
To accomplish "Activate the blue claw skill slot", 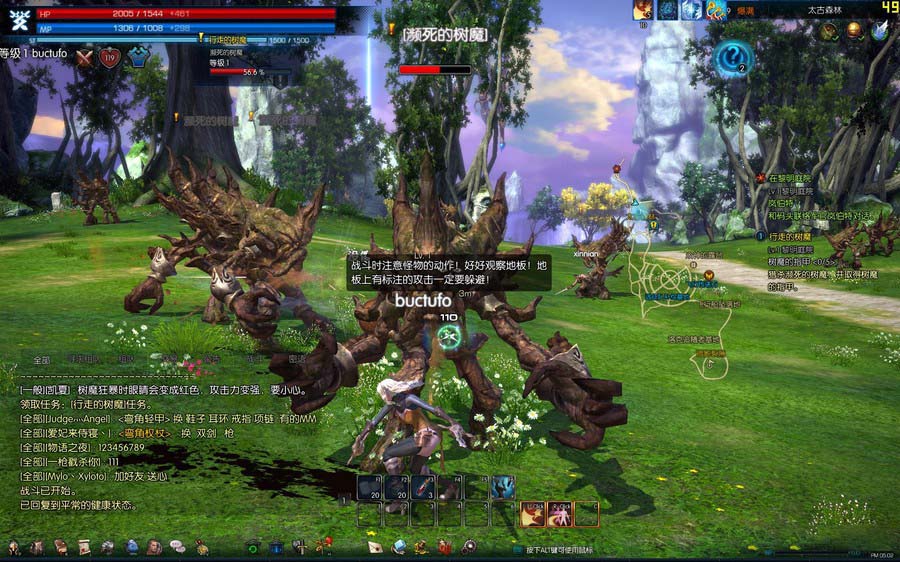I will (502, 488).
